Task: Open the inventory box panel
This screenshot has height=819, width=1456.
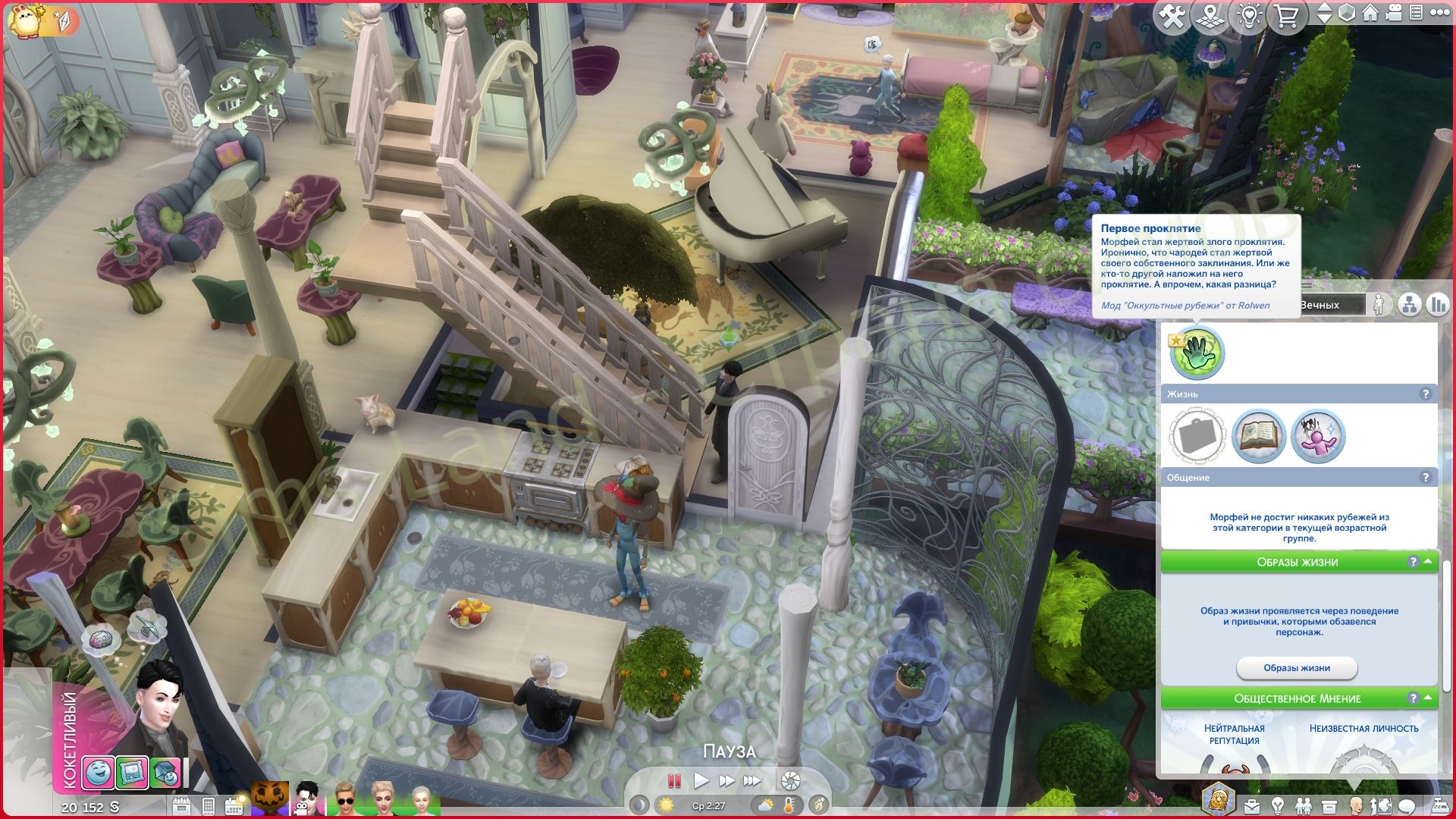Action: point(1329,805)
